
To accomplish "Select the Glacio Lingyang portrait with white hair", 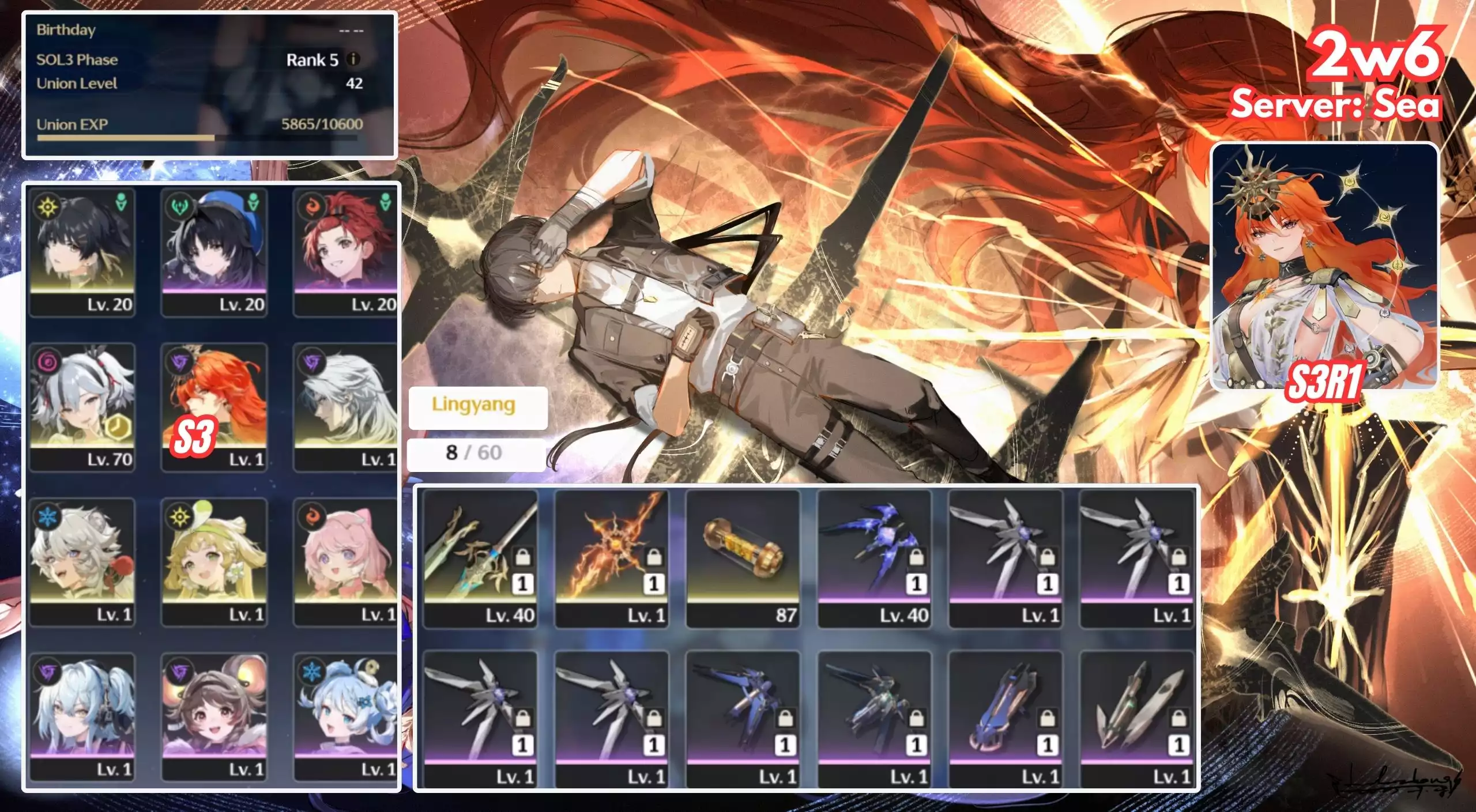I will pyautogui.click(x=82, y=562).
